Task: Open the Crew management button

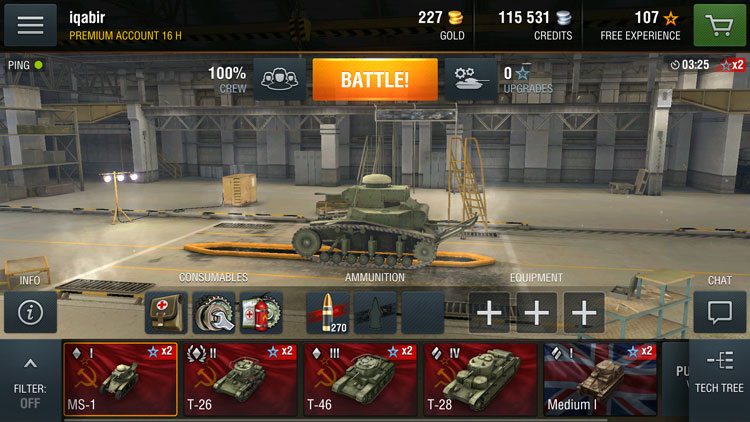Action: tap(280, 79)
